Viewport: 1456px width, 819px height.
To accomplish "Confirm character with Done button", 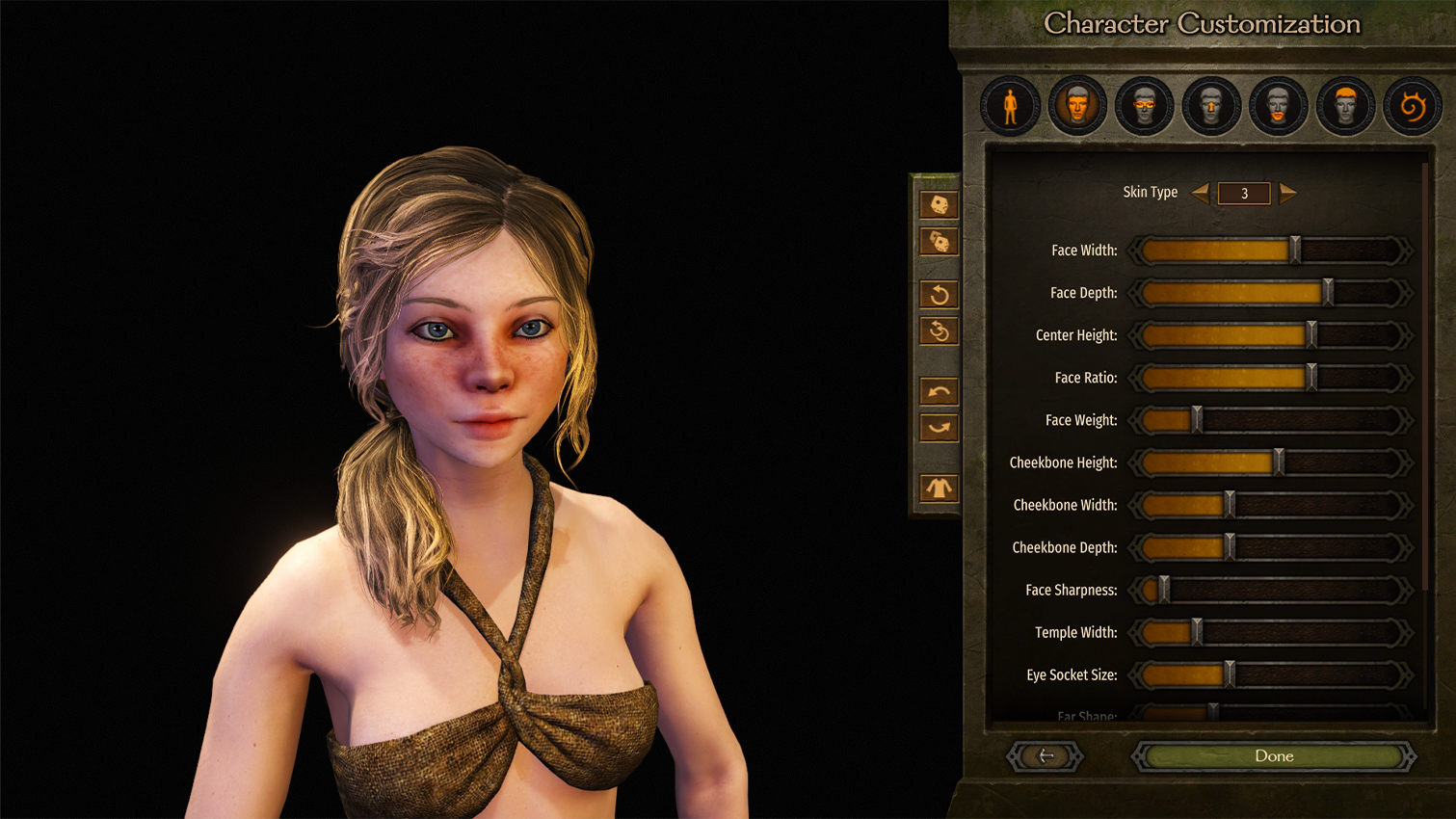I will click(1273, 756).
